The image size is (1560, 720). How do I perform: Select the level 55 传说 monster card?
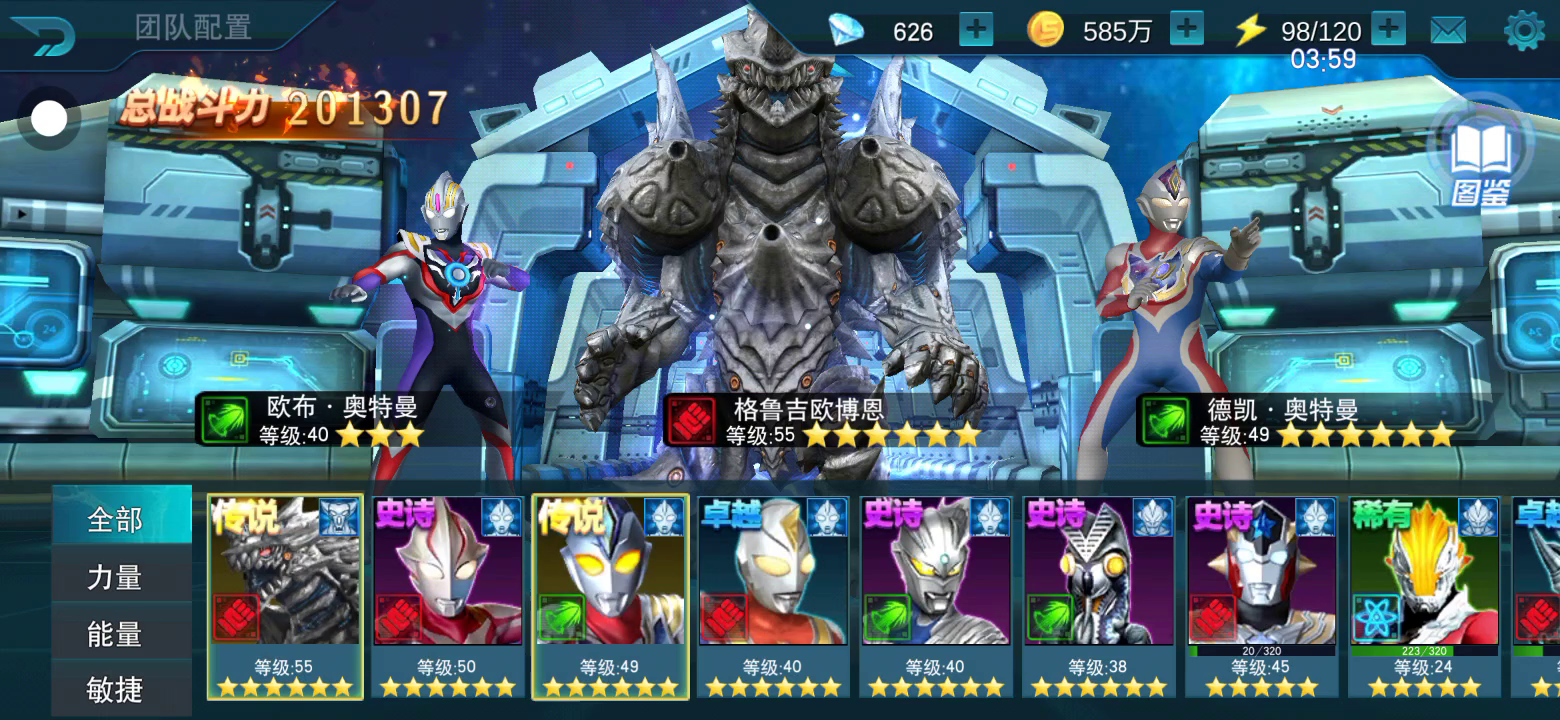click(x=285, y=596)
